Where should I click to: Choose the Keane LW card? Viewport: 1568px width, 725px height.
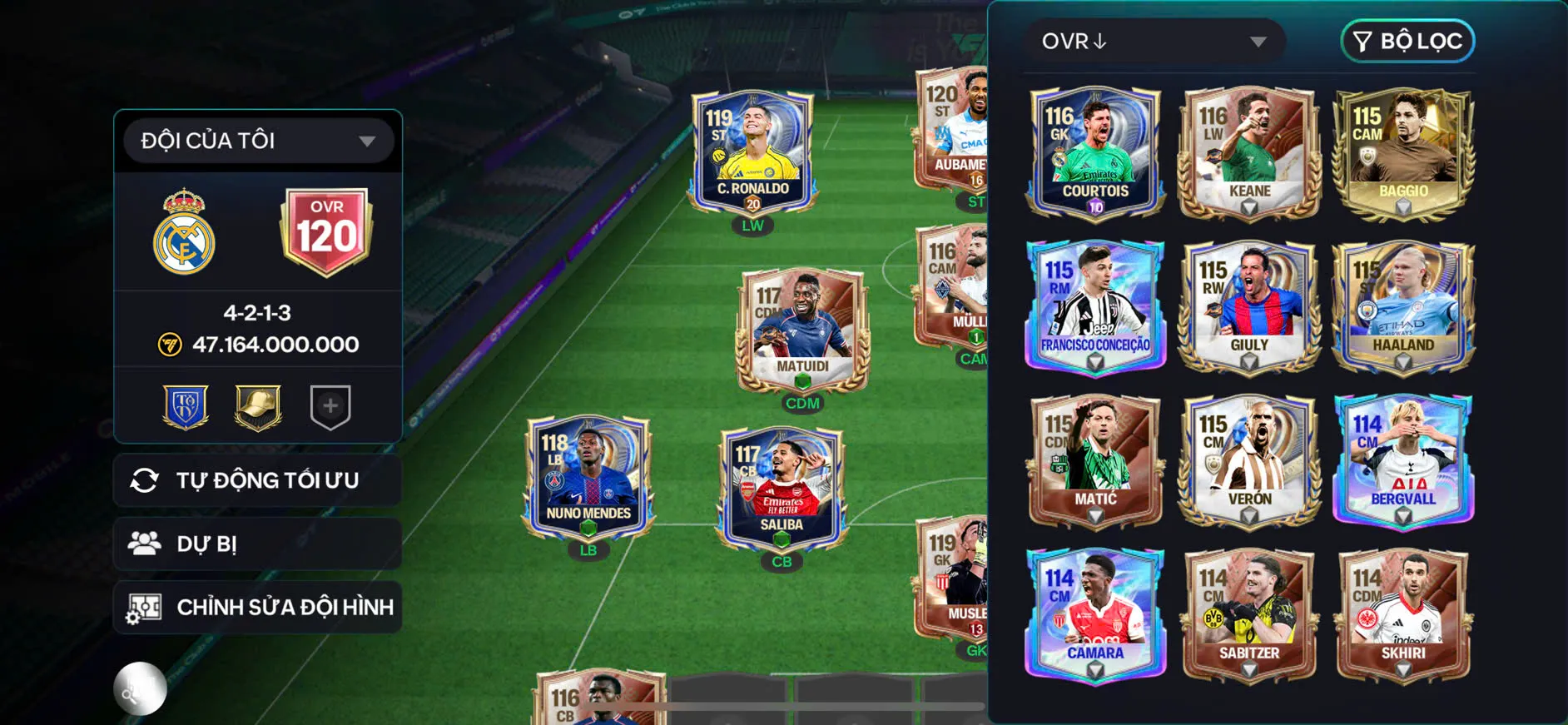tap(1249, 151)
